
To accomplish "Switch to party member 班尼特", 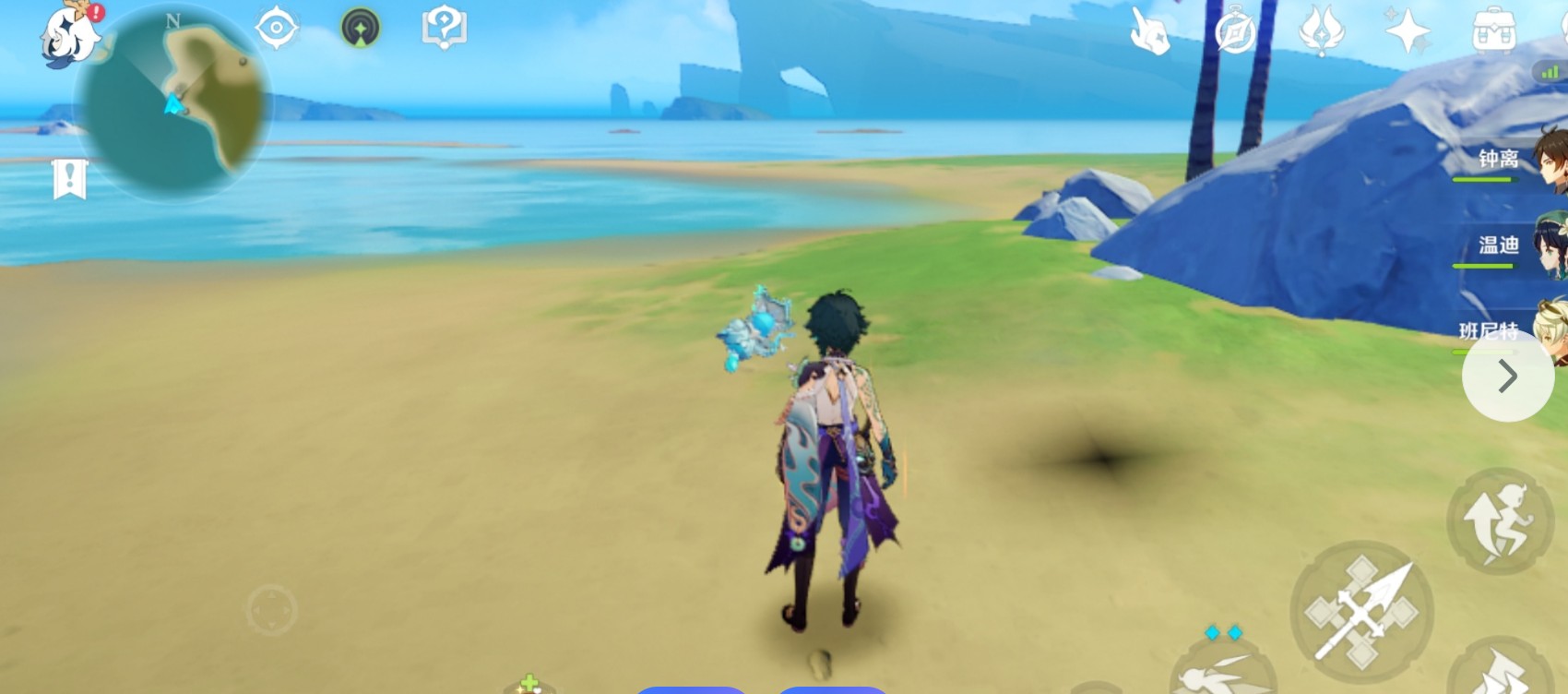I will point(1513,330).
